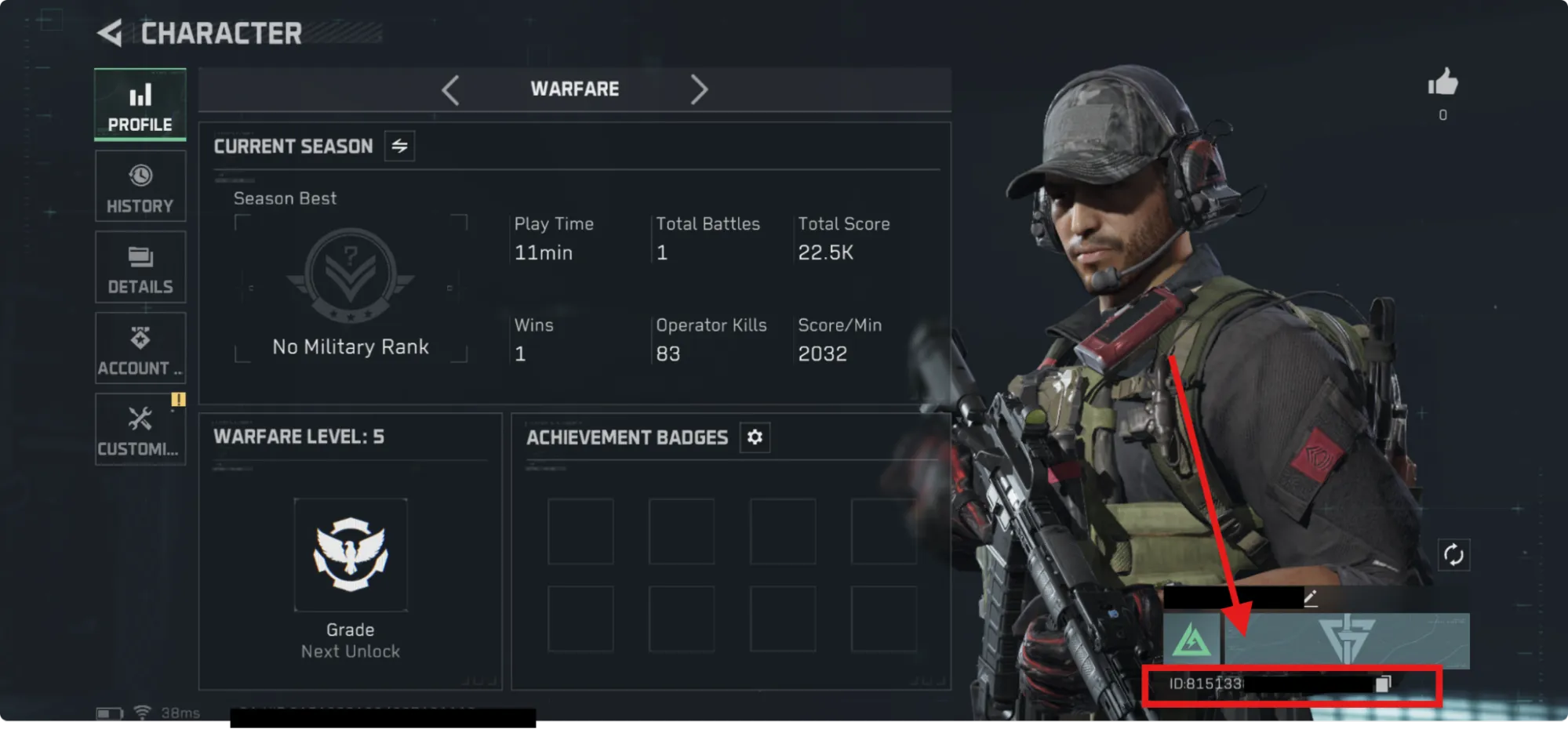Open the Profile panel in the sidebar
The image size is (1568, 729).
click(140, 104)
